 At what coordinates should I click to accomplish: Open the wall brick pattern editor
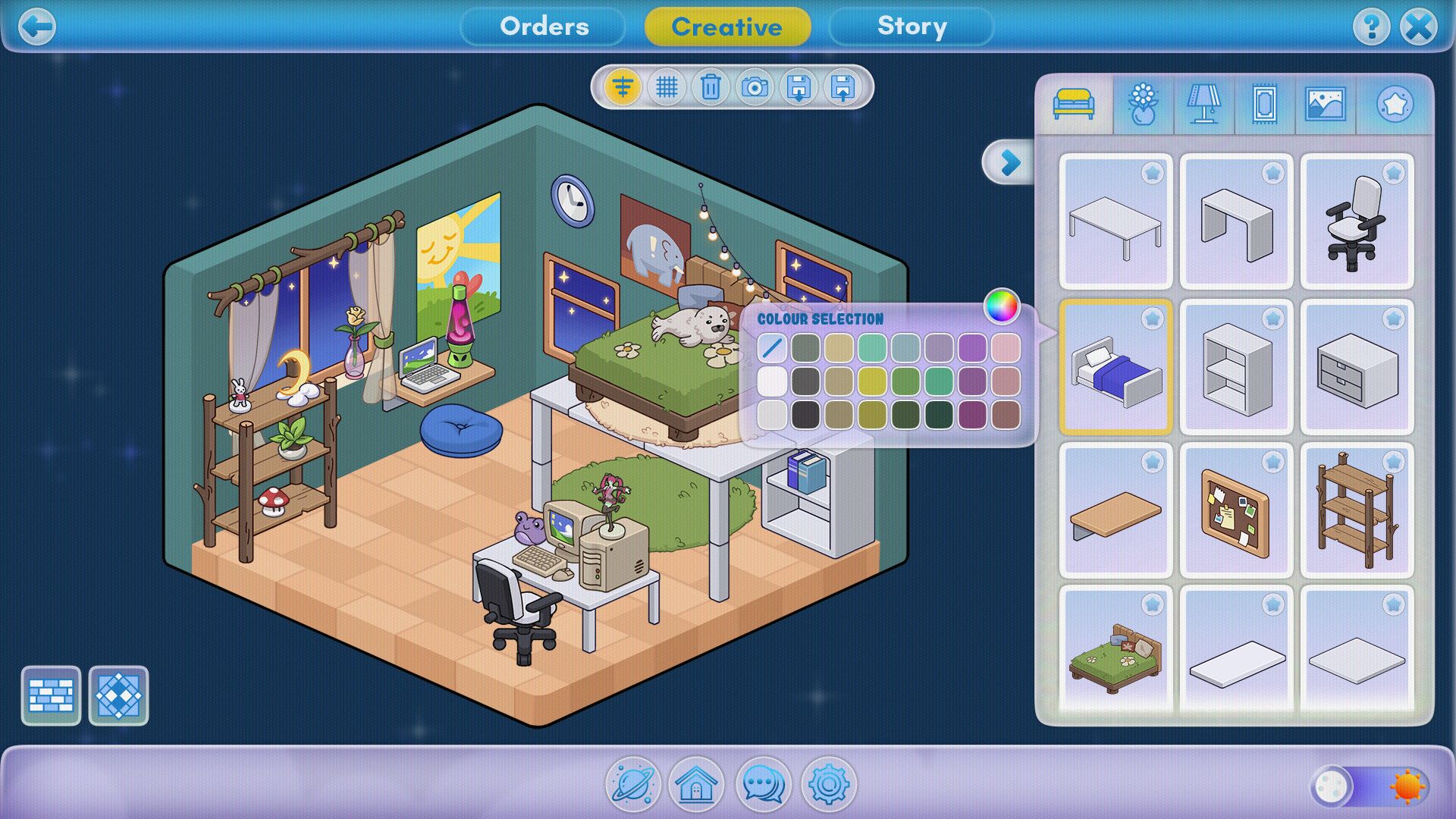51,695
